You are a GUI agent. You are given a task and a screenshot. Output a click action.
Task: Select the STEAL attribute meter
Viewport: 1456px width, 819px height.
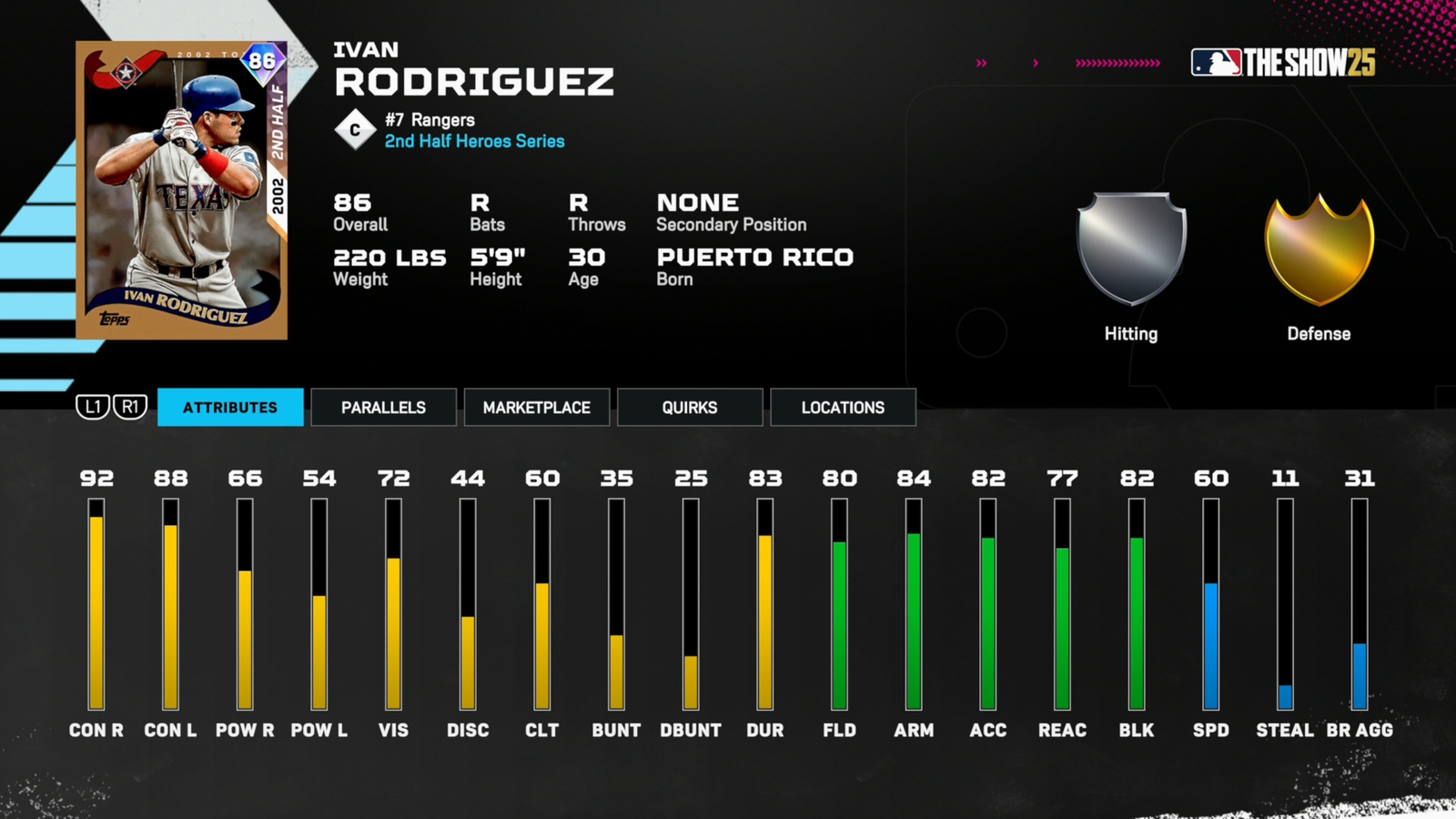point(1287,605)
